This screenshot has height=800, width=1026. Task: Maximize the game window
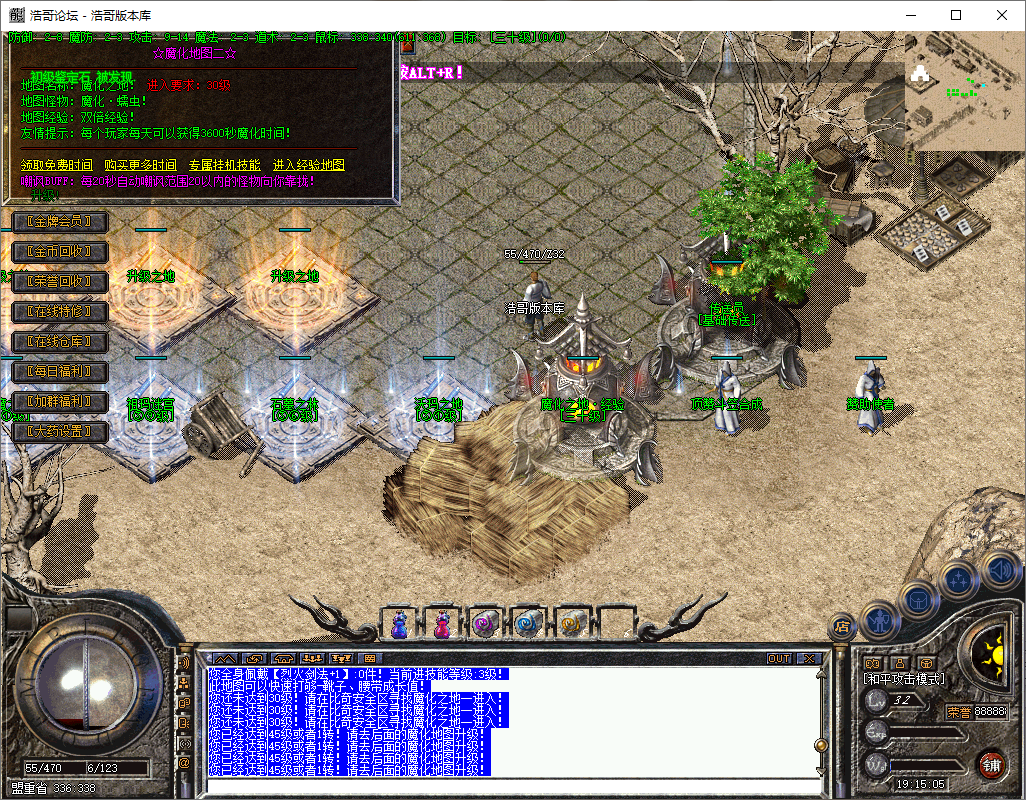(x=956, y=15)
